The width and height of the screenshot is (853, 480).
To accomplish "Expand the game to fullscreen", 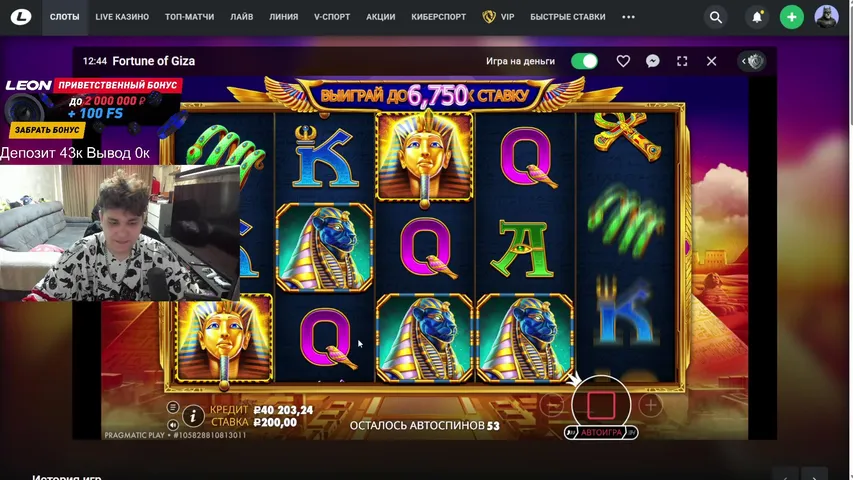I will coord(682,61).
